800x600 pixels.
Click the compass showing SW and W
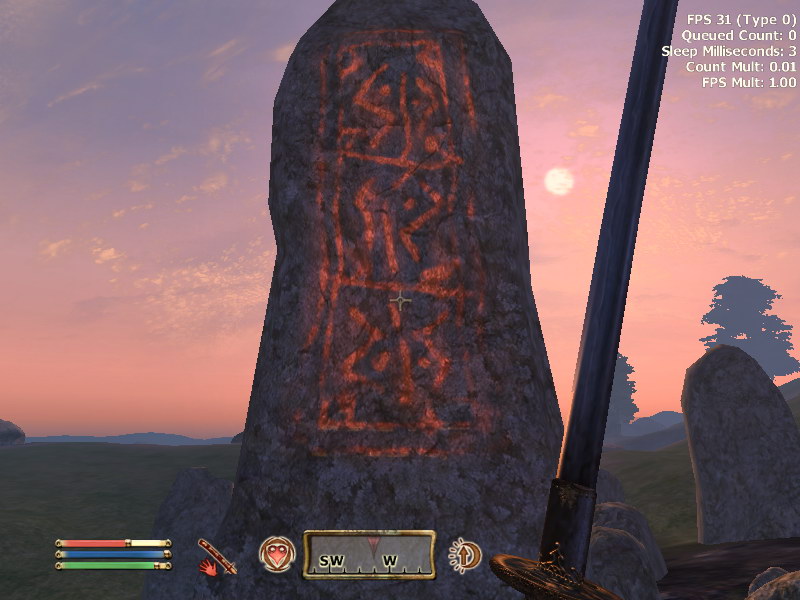pyautogui.click(x=369, y=554)
